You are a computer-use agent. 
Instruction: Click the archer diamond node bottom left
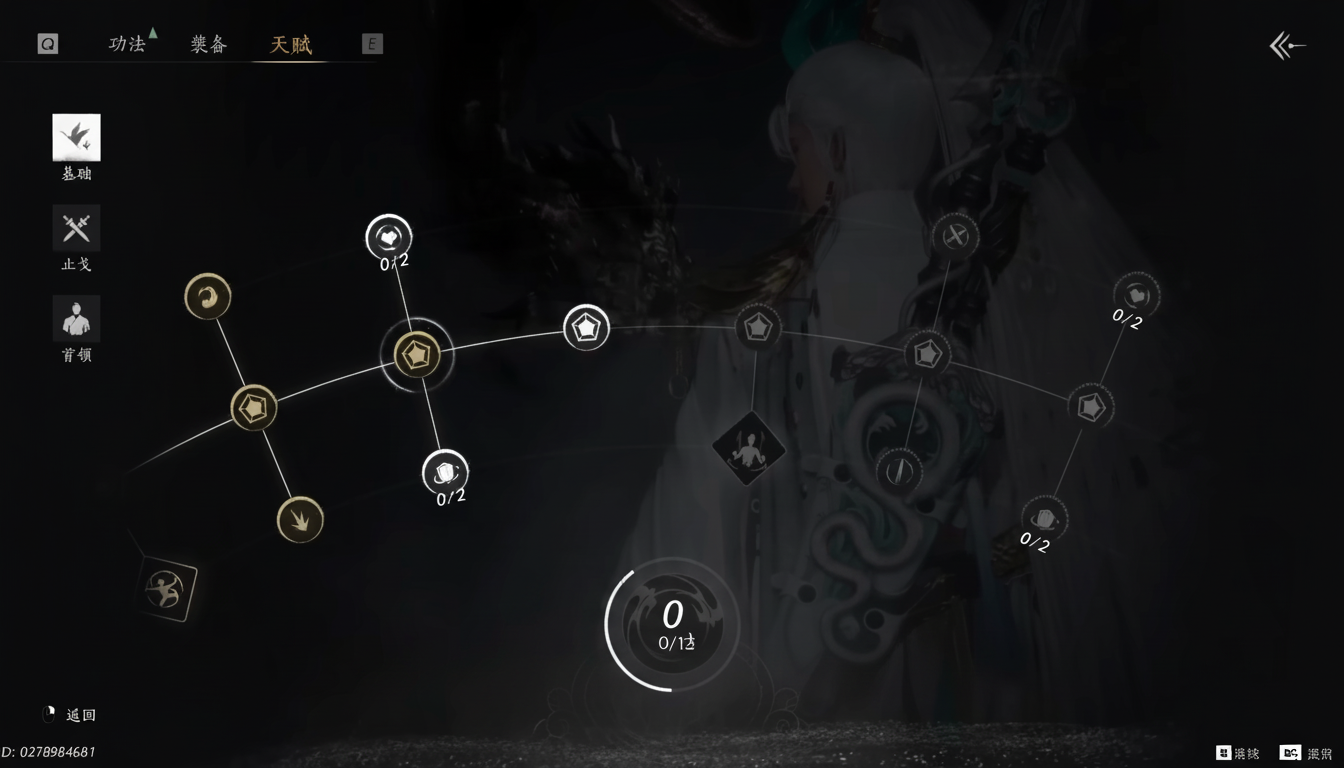pos(163,589)
